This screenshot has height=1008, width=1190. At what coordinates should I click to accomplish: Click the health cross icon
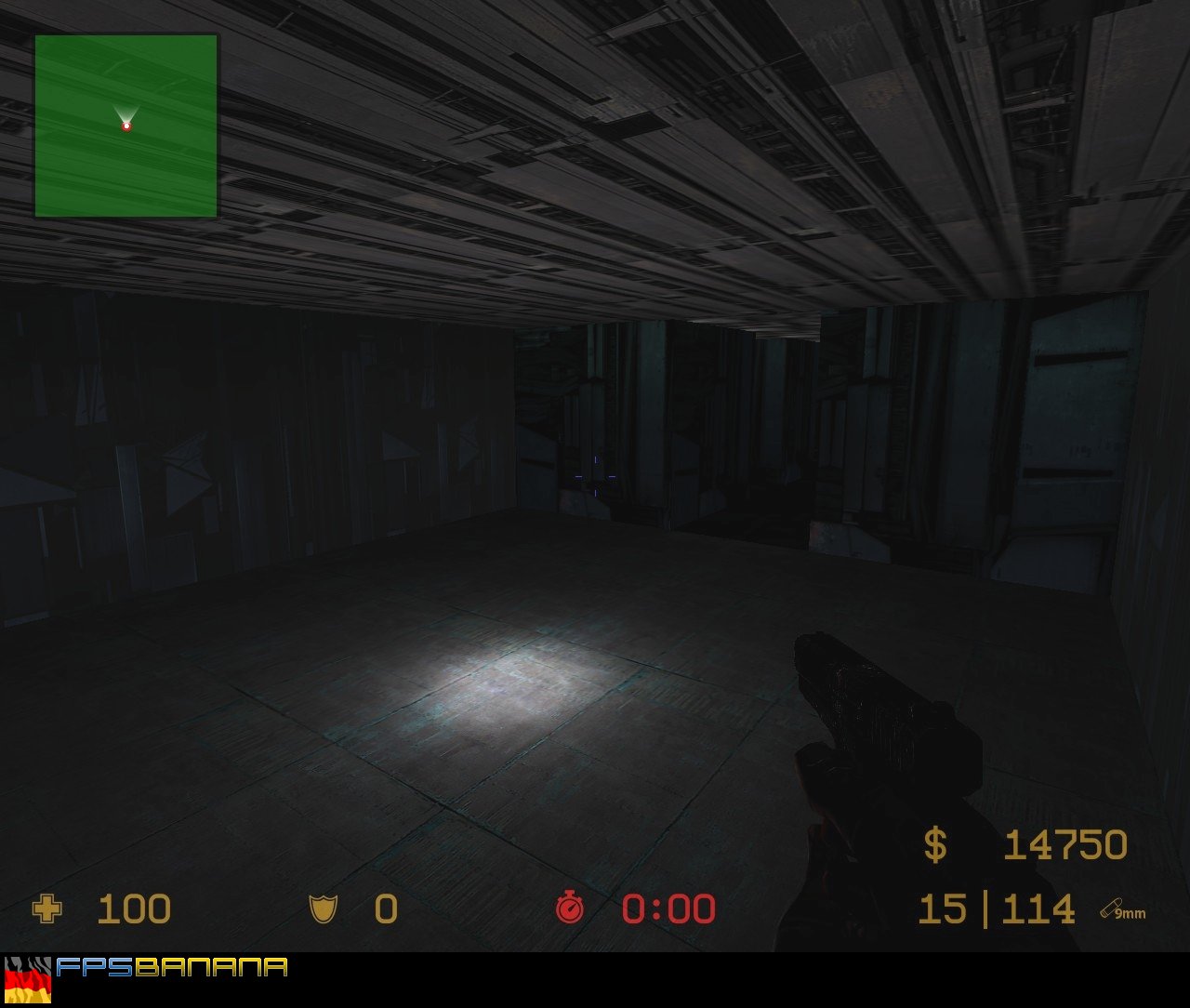point(49,909)
